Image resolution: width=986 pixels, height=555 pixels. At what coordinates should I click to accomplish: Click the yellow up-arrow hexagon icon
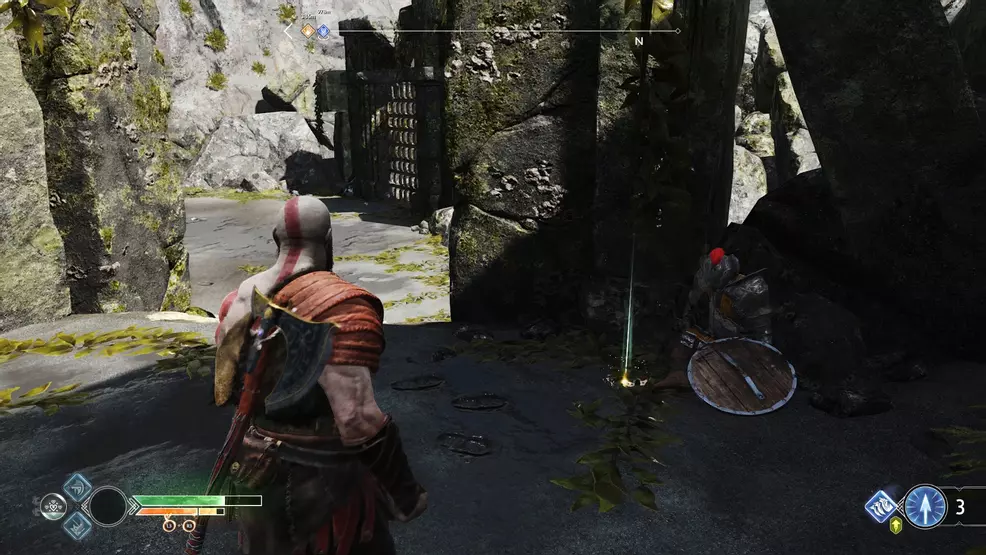point(895,526)
